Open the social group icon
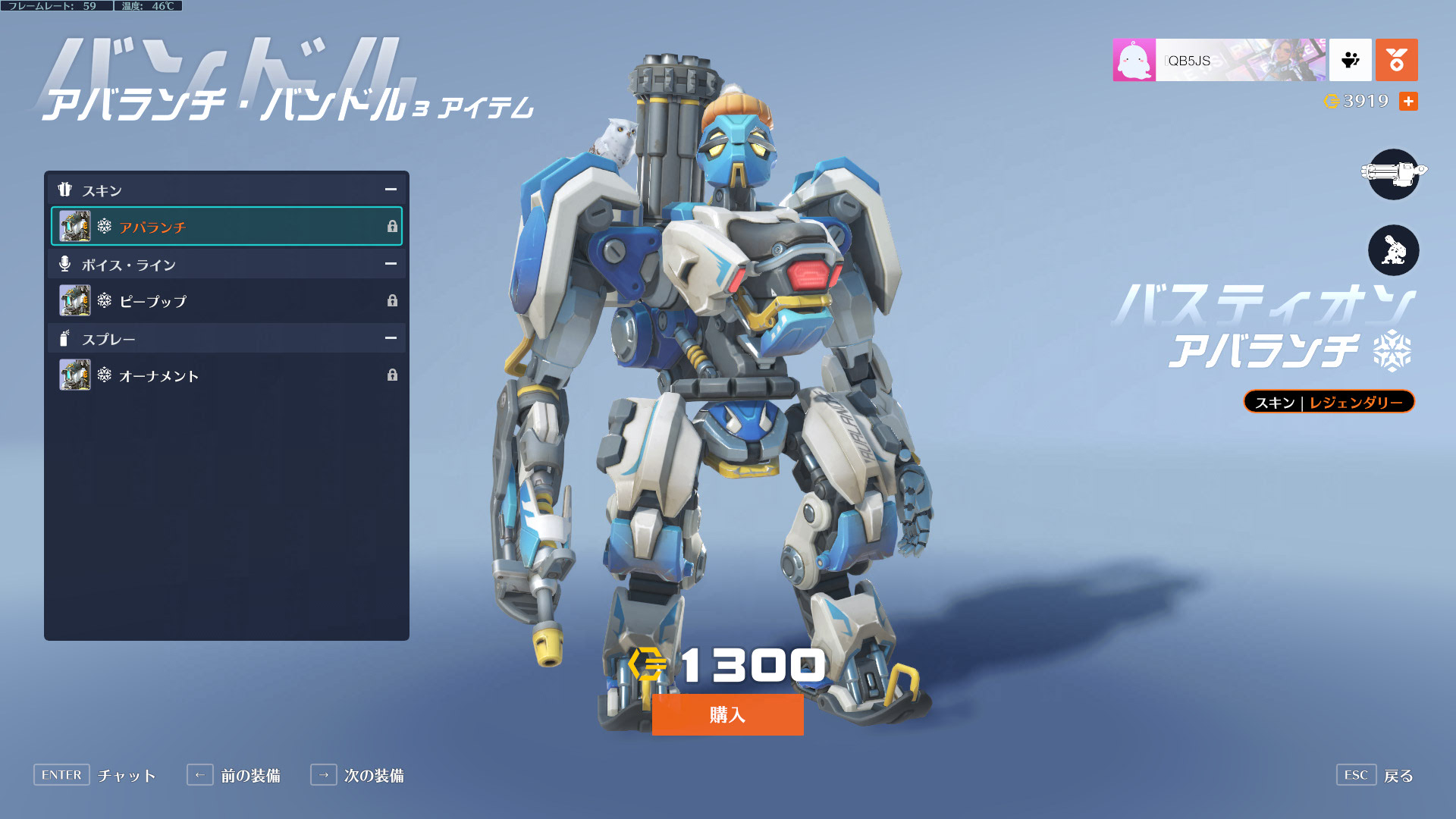 1350,60
